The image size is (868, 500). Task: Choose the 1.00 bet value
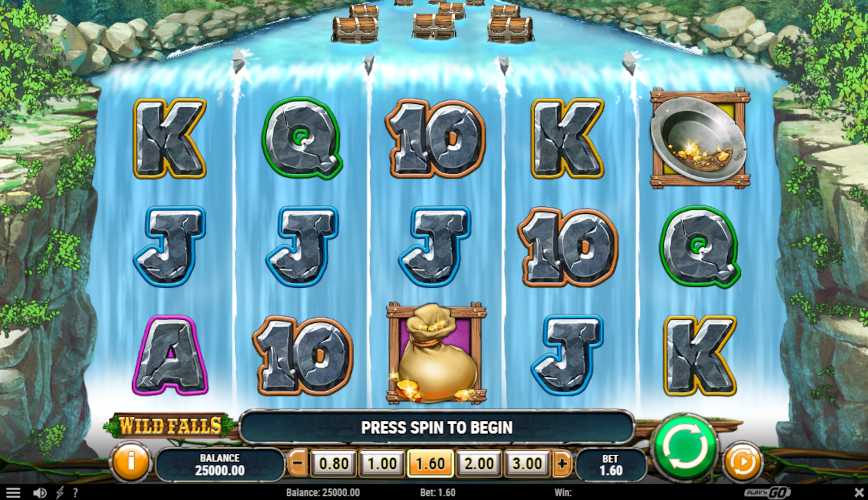381,464
